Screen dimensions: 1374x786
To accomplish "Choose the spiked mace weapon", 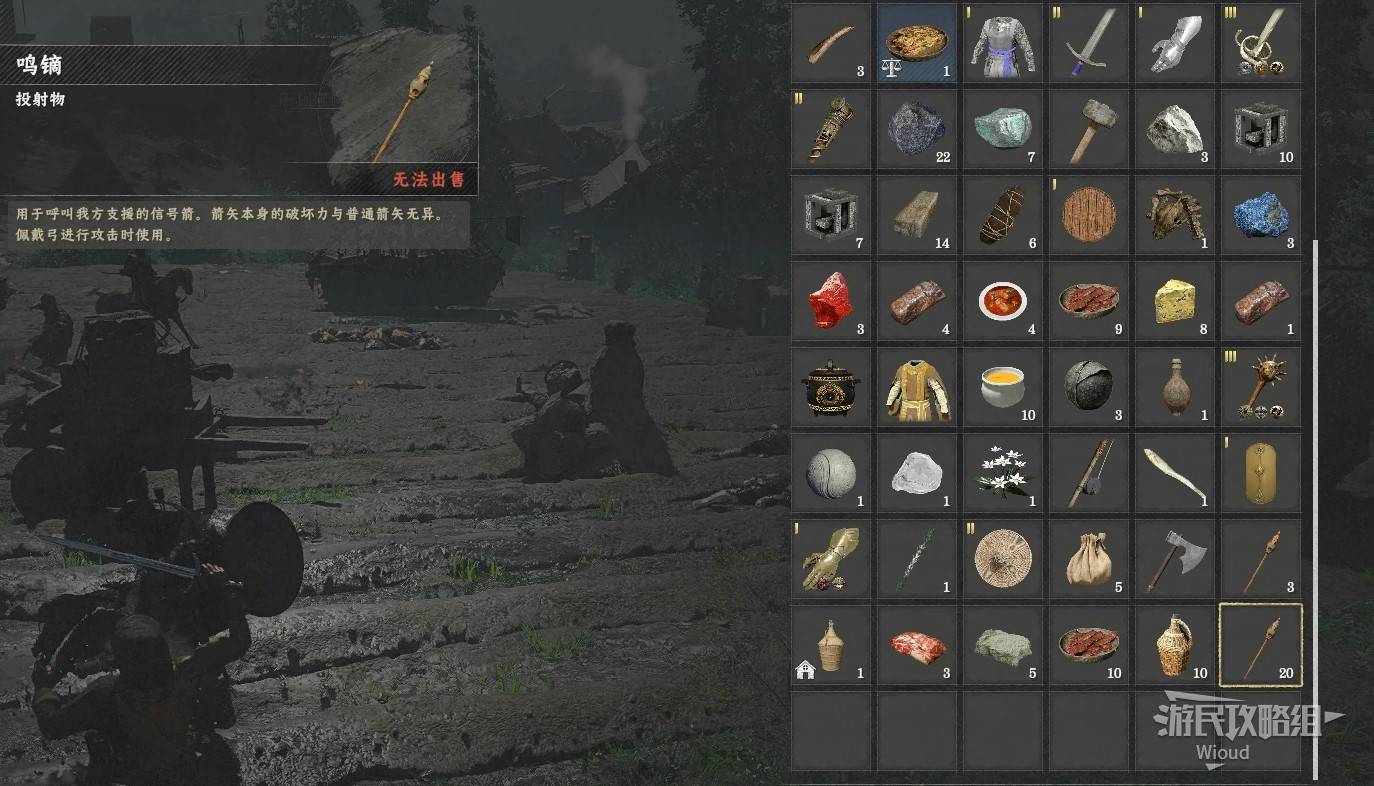I will coord(1261,387).
